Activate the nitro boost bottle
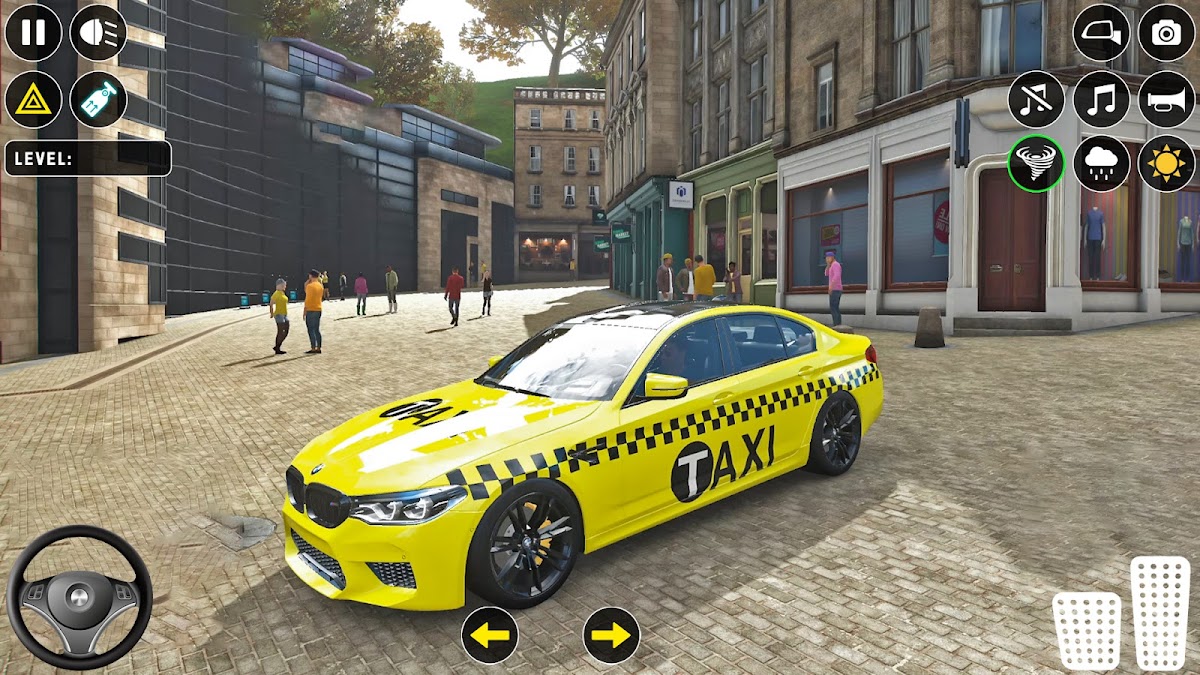The height and width of the screenshot is (675, 1200). click(98, 99)
